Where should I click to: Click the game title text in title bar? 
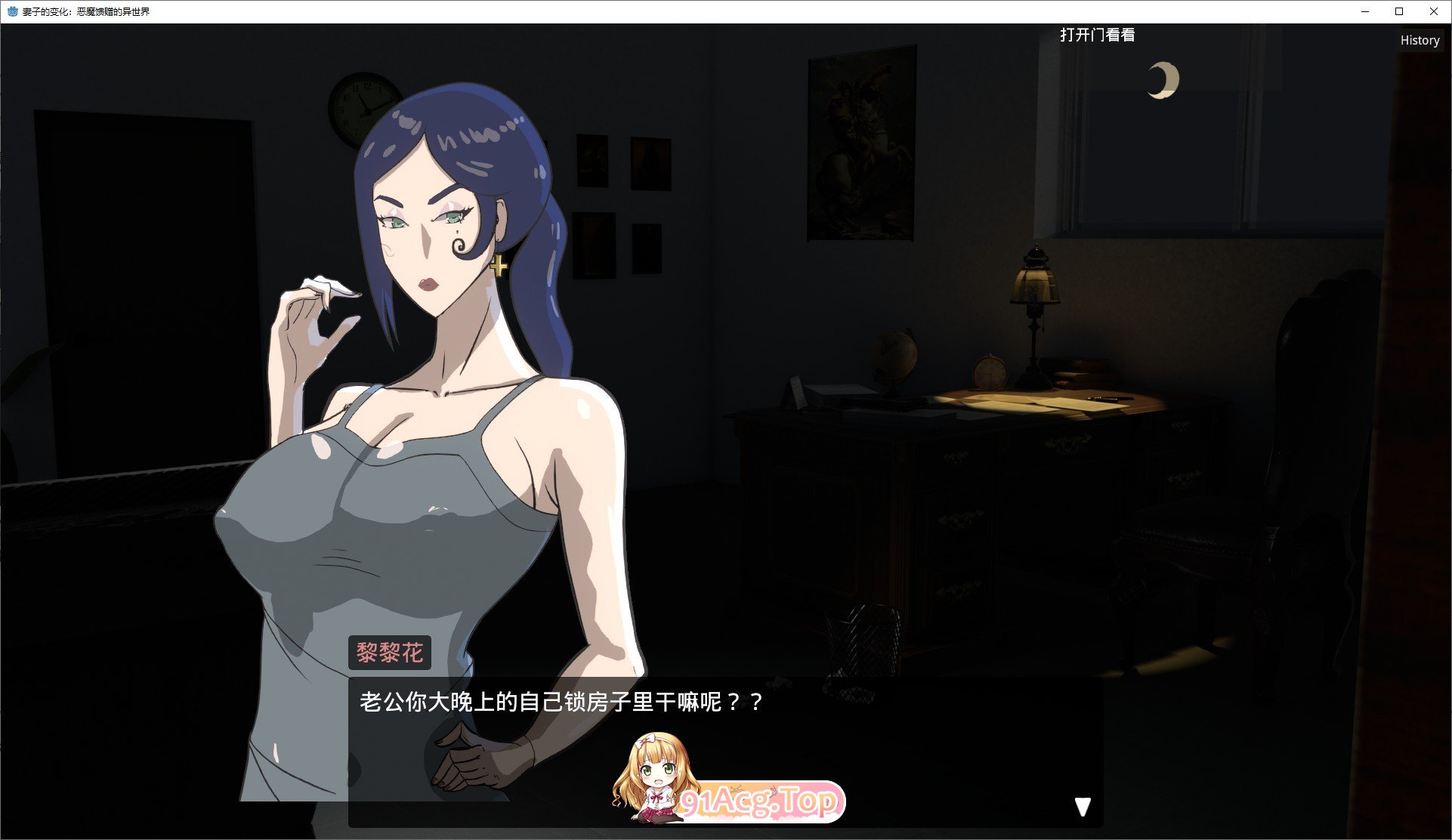[x=87, y=11]
